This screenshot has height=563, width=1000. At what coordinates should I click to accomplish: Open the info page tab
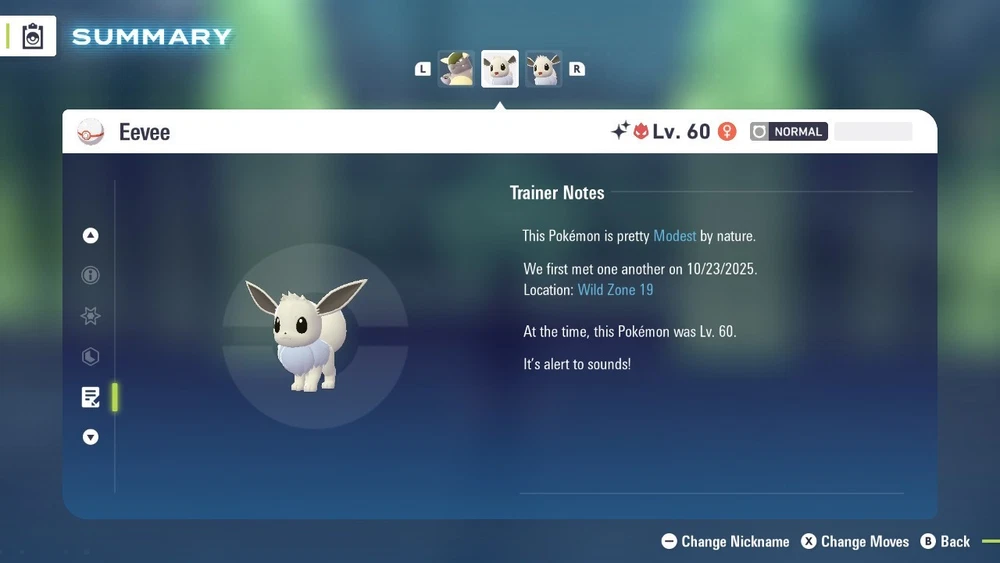(91, 275)
